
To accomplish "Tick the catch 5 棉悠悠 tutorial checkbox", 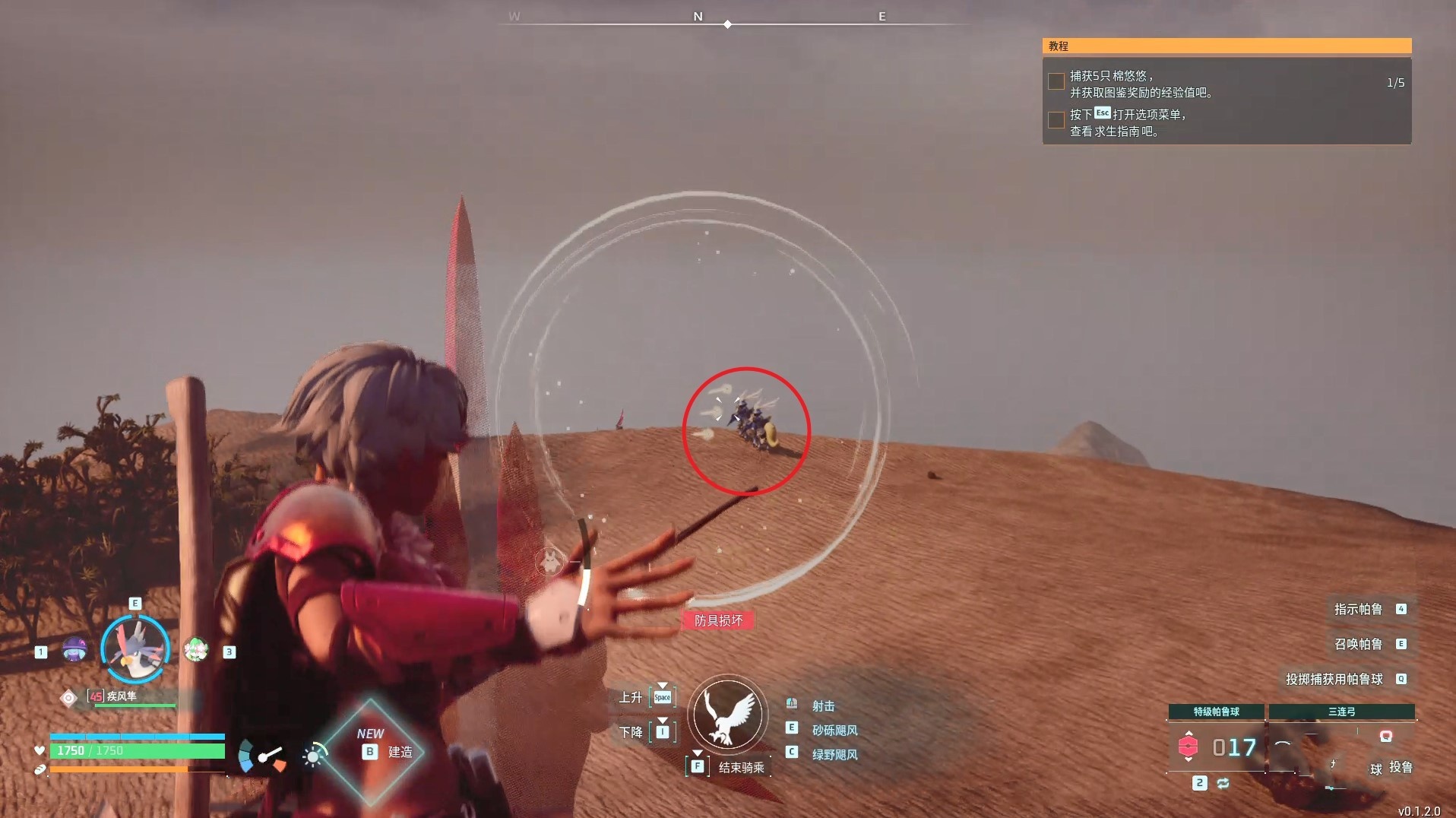I will pos(1056,81).
